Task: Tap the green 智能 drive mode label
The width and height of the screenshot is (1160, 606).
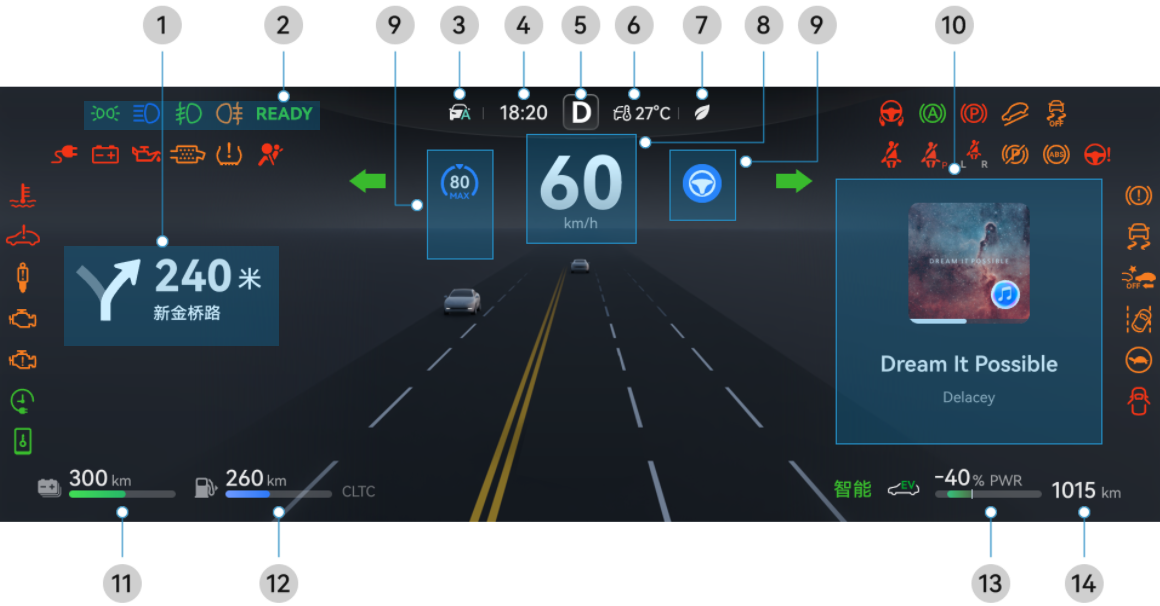Action: tap(853, 489)
